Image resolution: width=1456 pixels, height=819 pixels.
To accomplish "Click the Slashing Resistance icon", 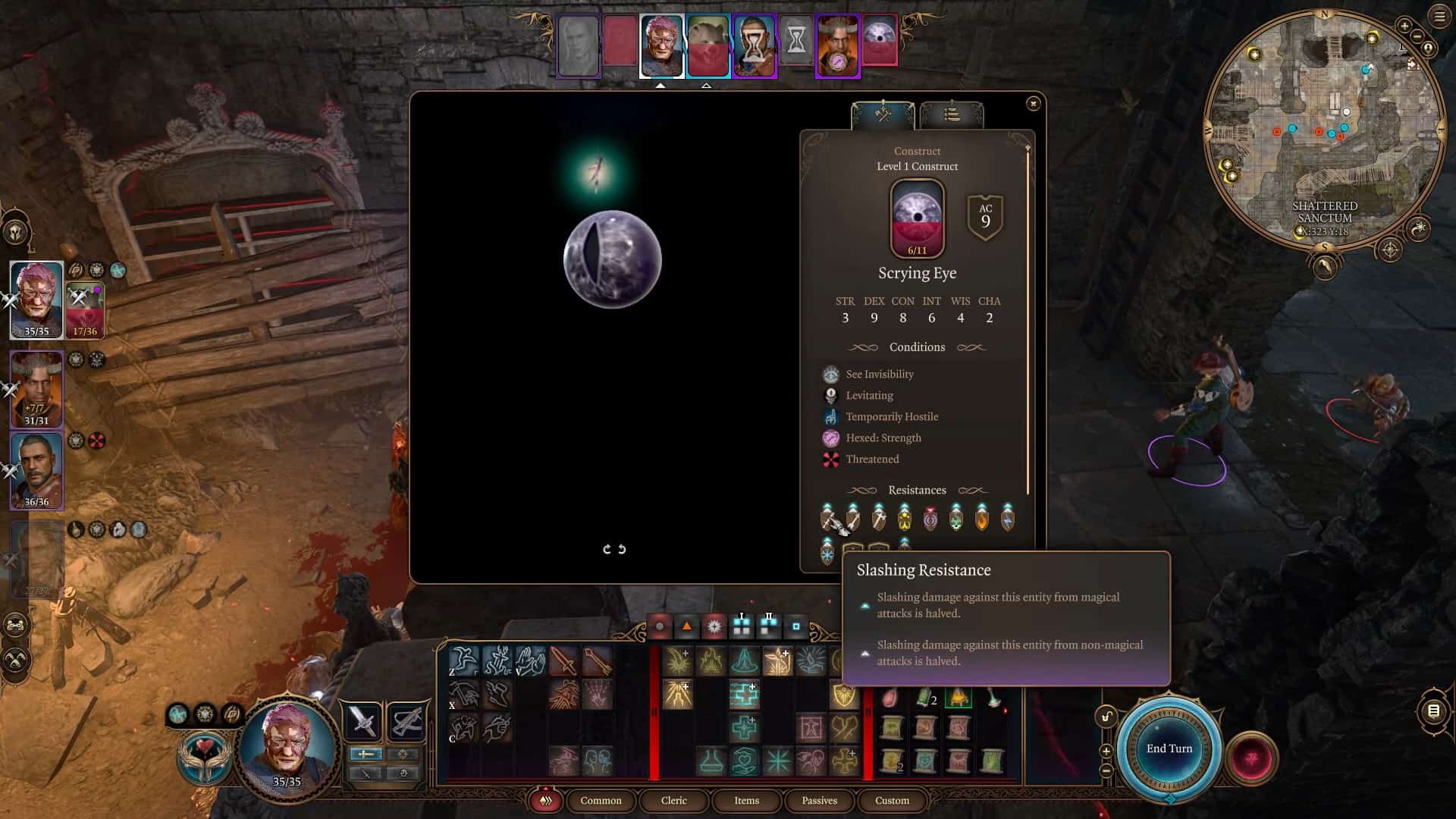I will coord(827,519).
